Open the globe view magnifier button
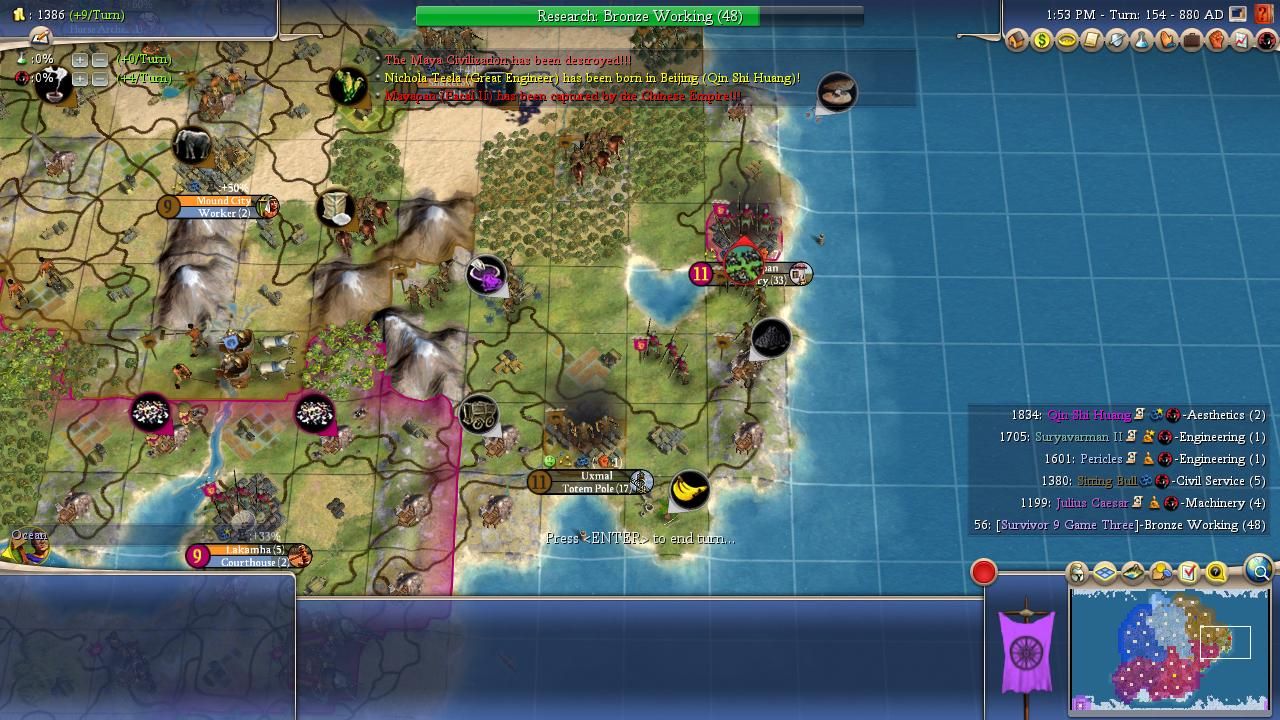1280x720 pixels. point(1258,571)
